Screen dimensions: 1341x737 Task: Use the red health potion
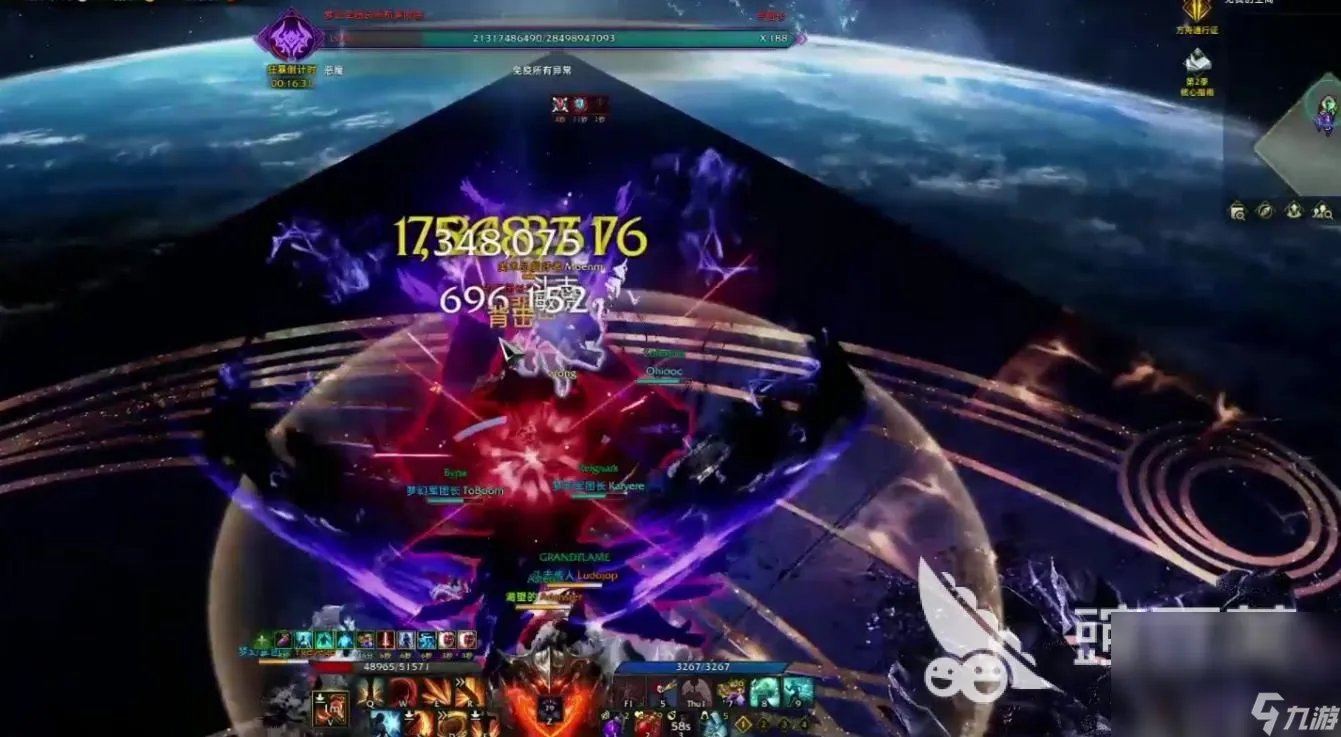pyautogui.click(x=647, y=725)
